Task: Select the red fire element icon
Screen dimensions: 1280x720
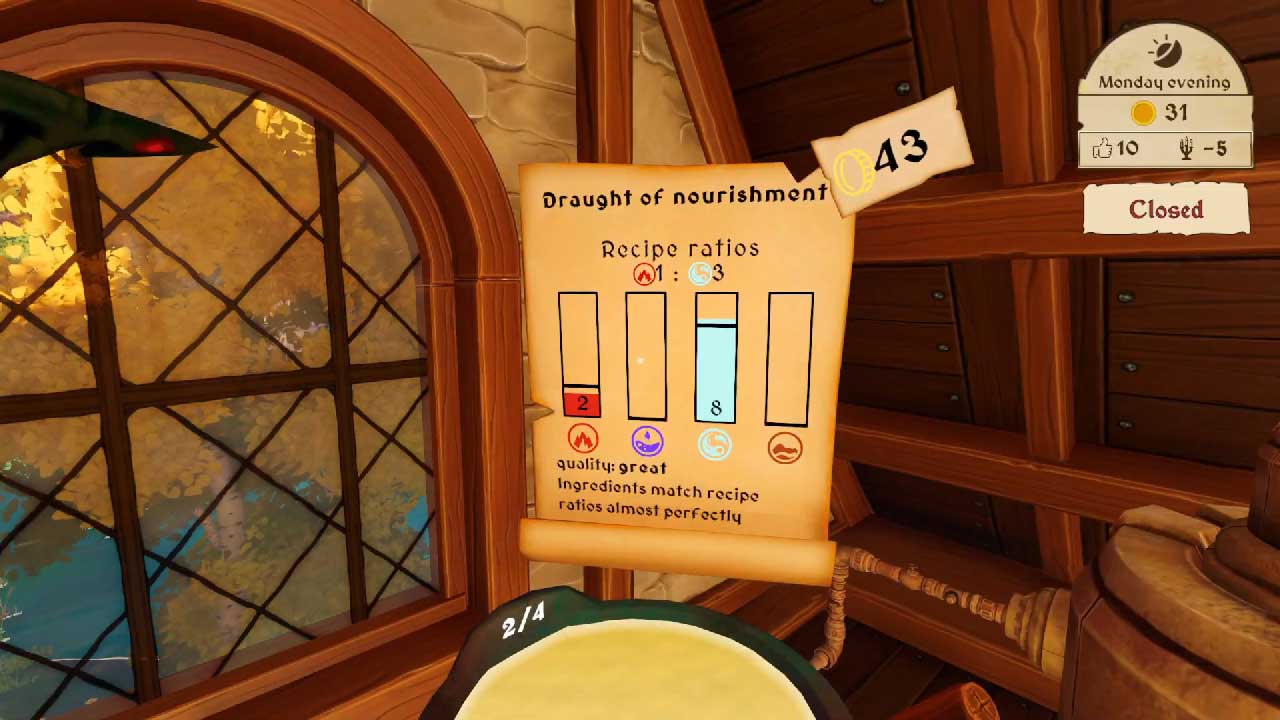Action: [x=582, y=439]
